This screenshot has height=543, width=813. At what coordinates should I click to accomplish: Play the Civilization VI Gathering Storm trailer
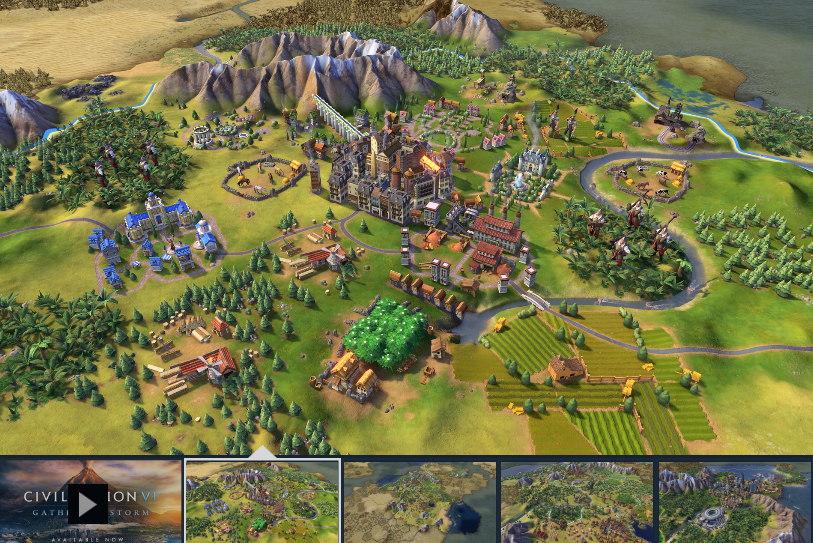click(88, 504)
